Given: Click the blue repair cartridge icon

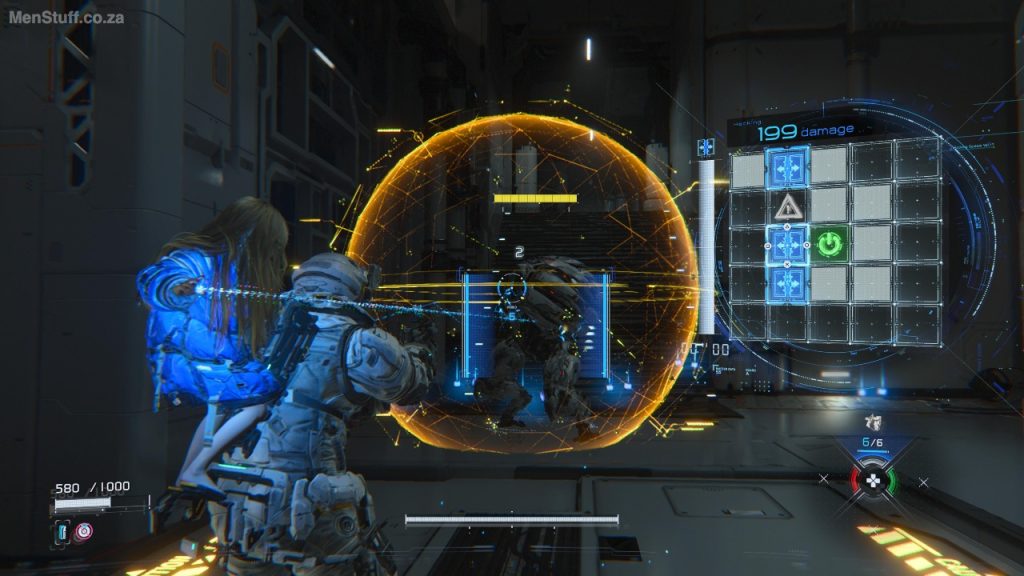Looking at the screenshot, I should pyautogui.click(x=62, y=533).
